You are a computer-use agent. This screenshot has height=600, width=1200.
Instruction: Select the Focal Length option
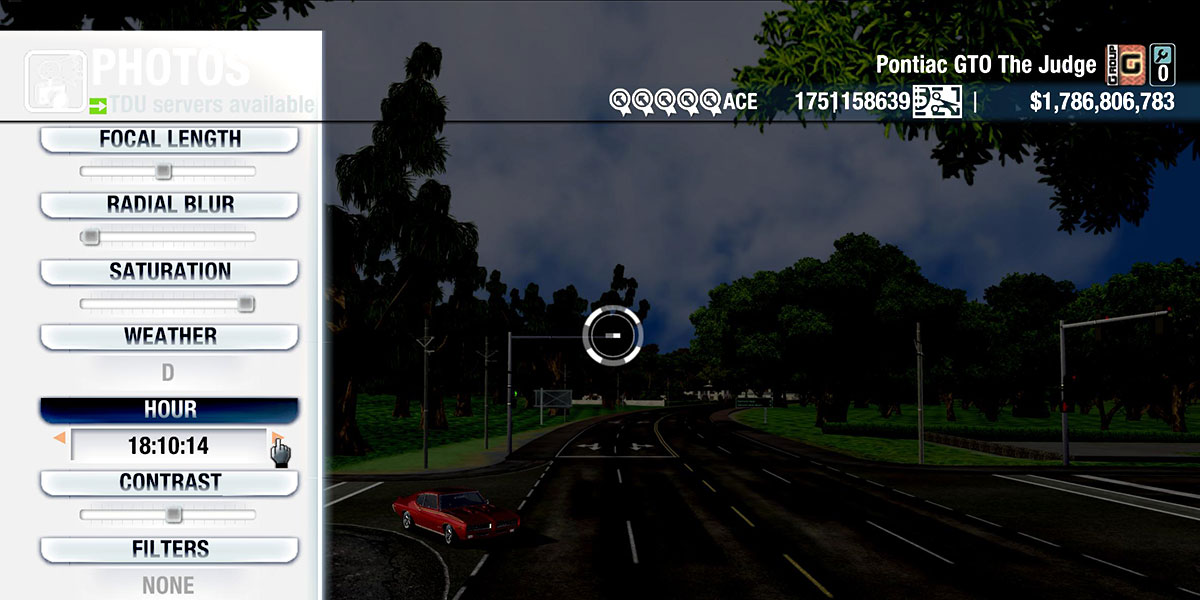pos(169,140)
